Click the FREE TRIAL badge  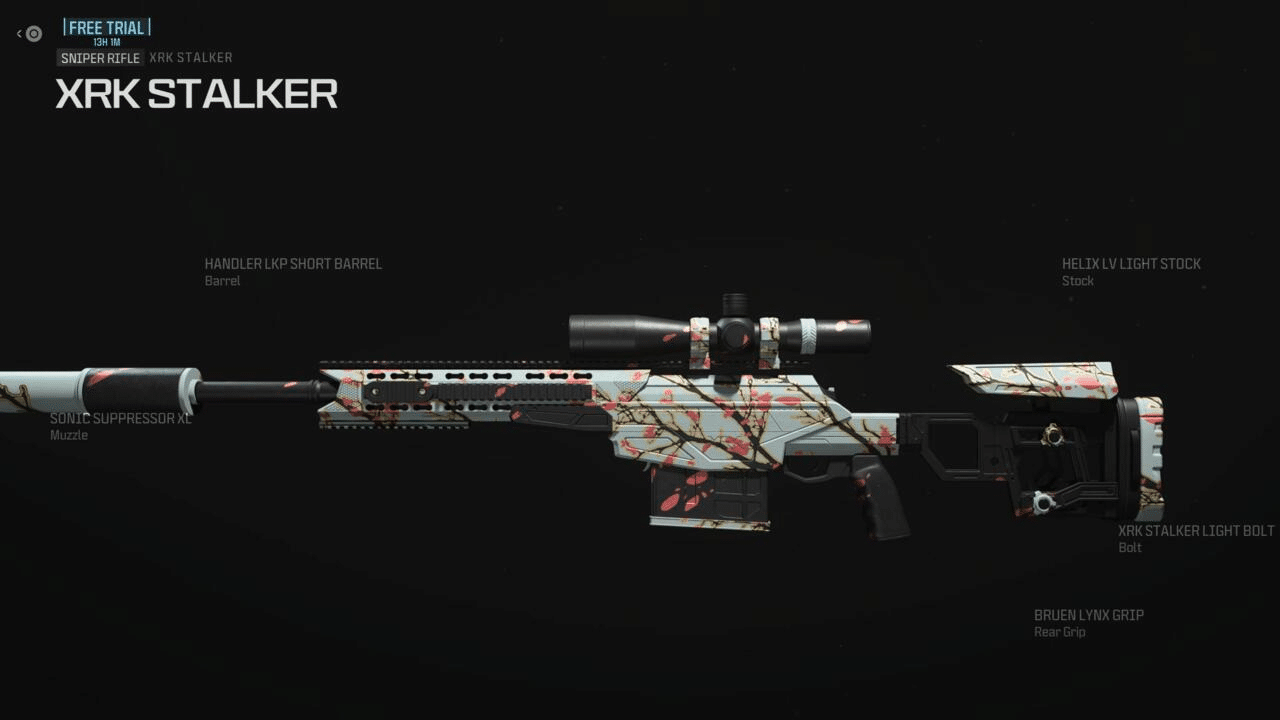point(107,27)
